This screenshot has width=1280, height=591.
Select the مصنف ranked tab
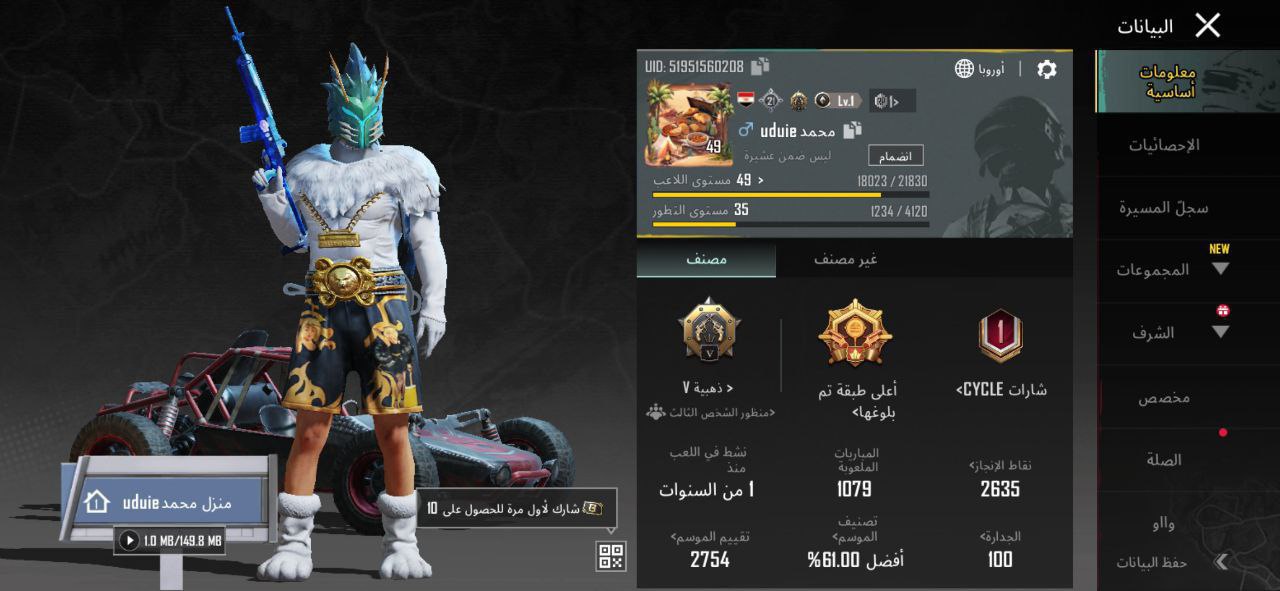[x=706, y=260]
